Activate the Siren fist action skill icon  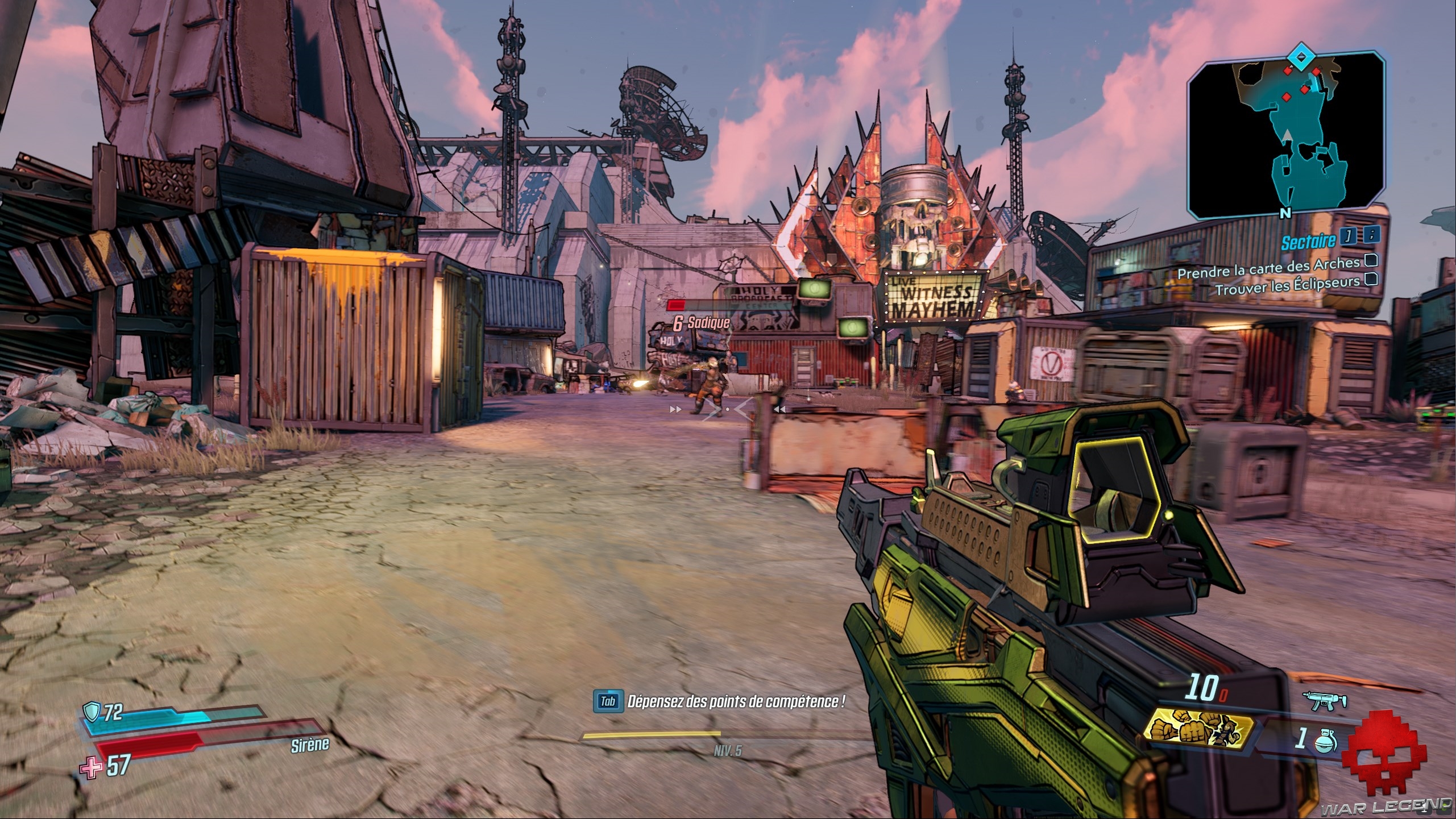(1198, 731)
